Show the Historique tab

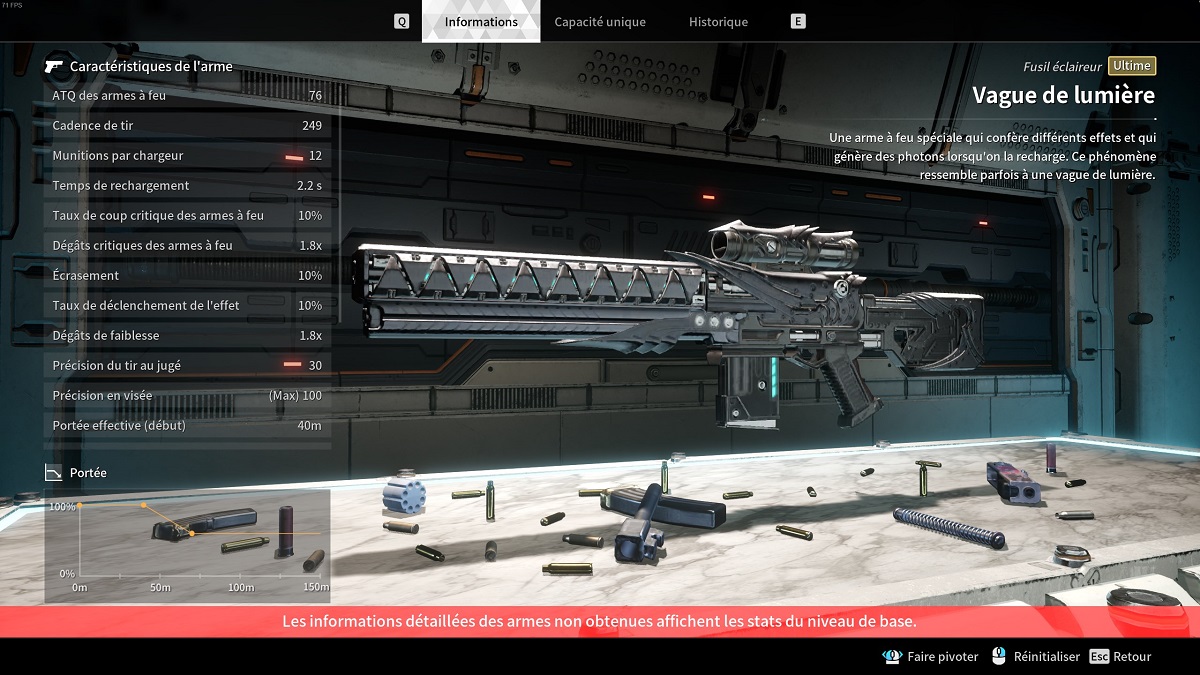coord(718,22)
